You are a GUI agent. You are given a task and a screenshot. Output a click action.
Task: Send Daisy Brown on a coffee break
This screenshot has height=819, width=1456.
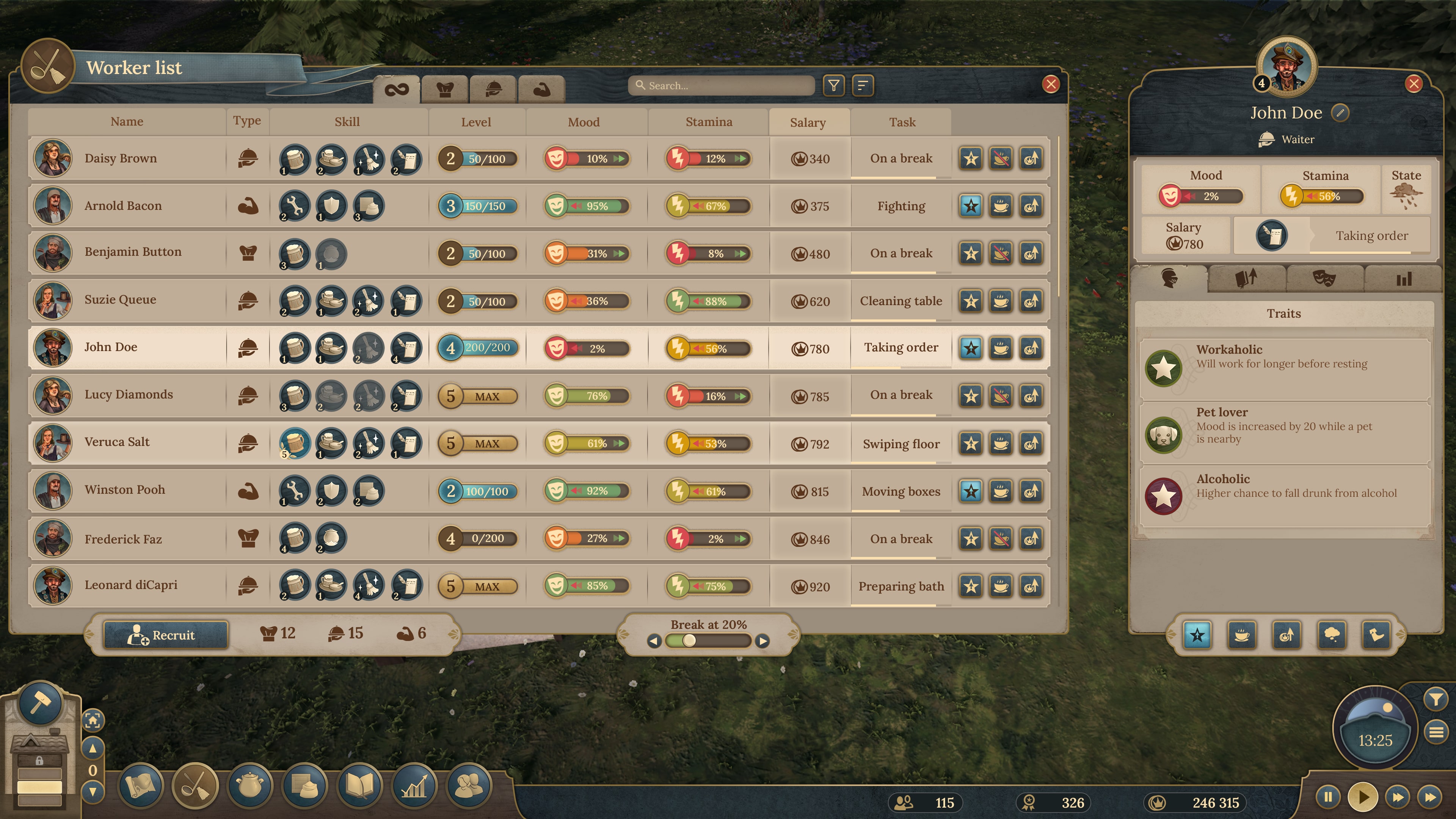pyautogui.click(x=1001, y=159)
